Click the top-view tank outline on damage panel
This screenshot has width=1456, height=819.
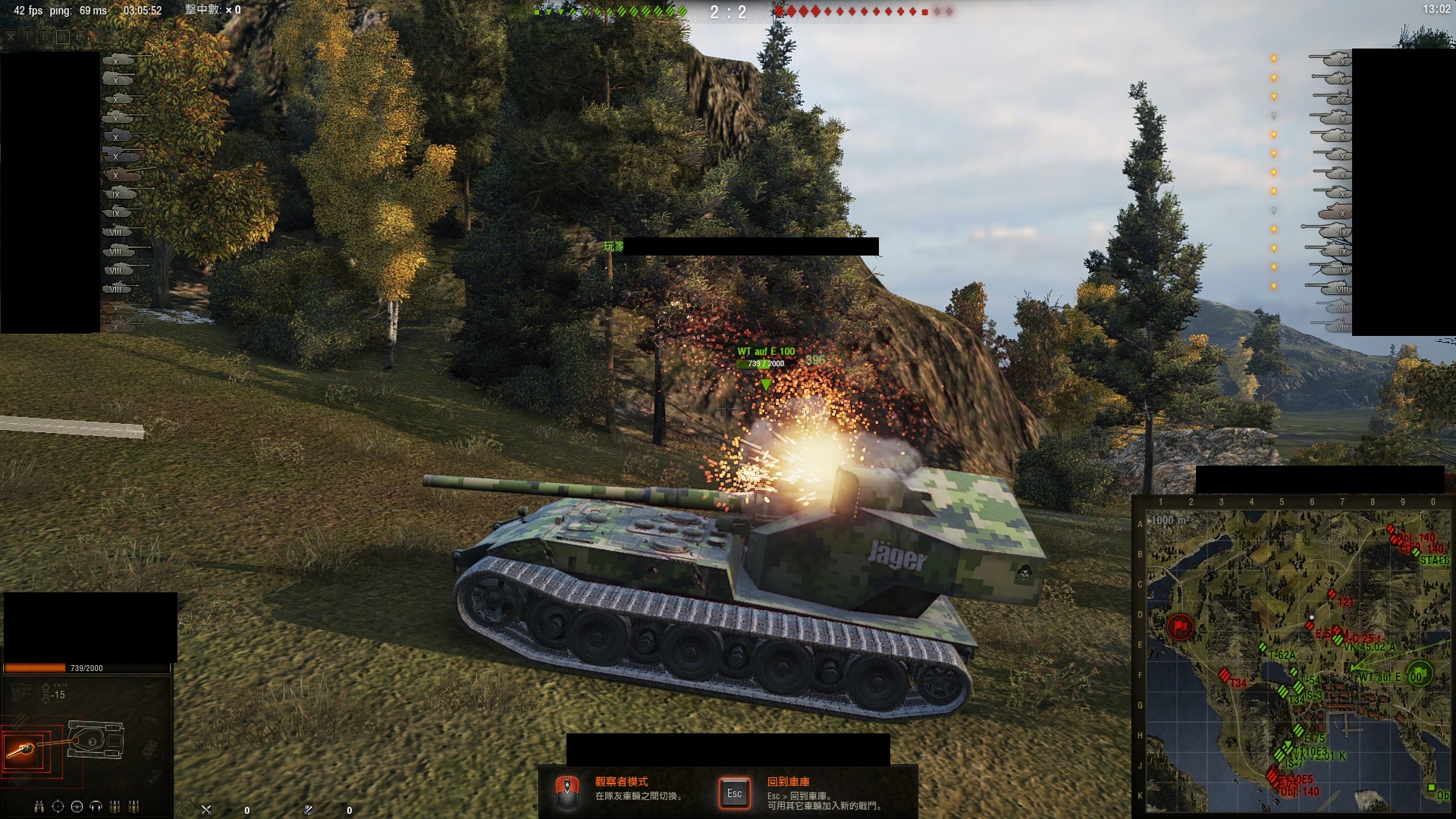(96, 739)
